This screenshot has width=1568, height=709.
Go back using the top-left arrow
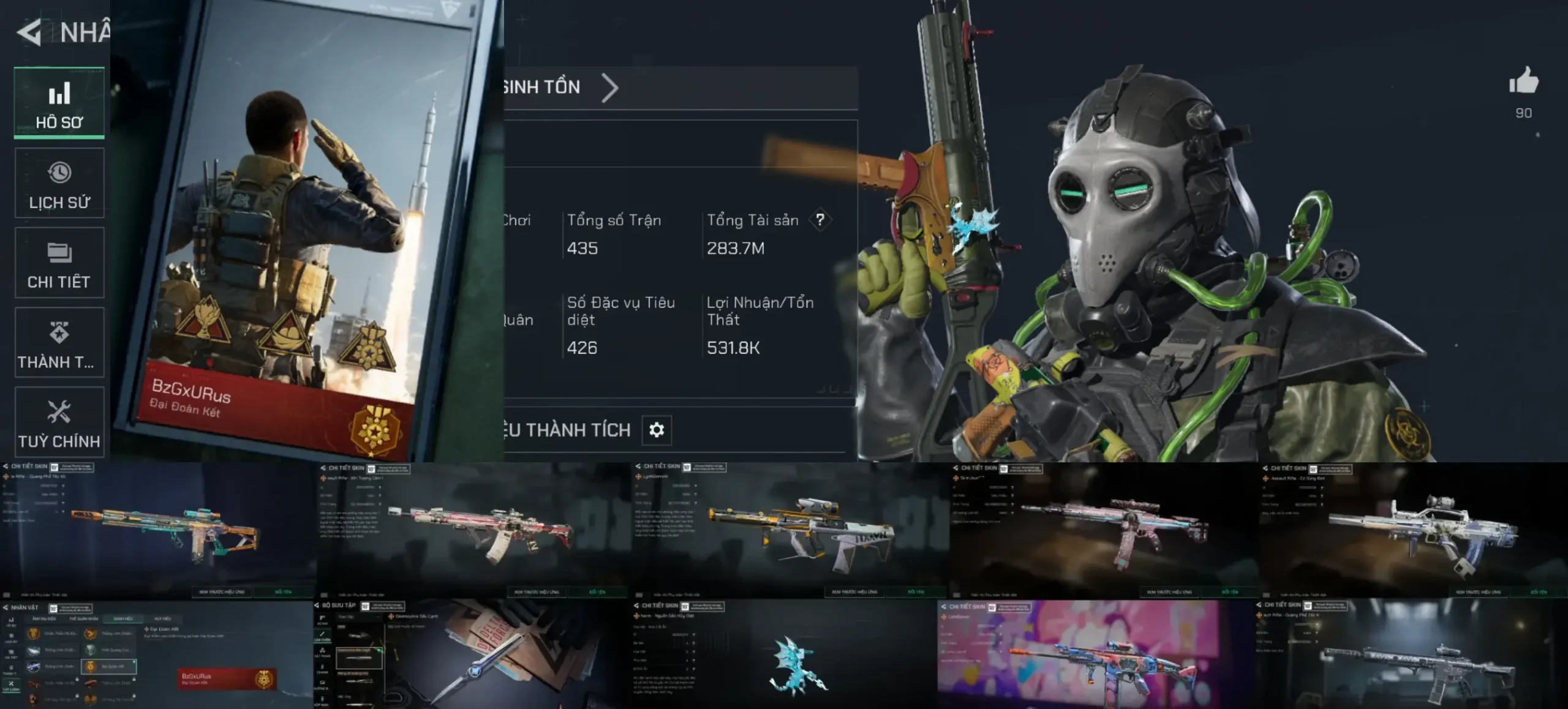[x=29, y=32]
